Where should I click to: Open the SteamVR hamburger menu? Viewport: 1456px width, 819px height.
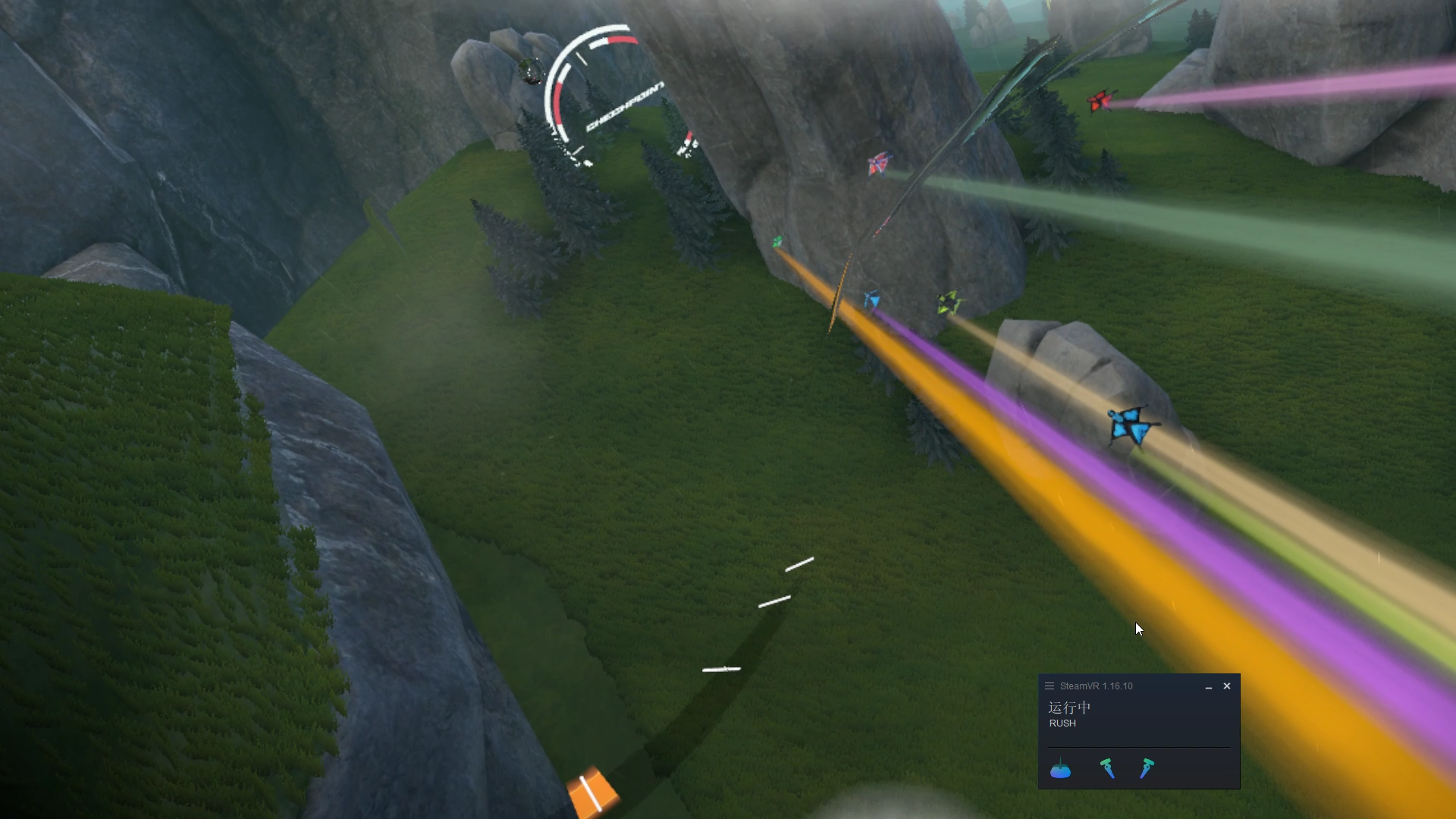[1050, 686]
